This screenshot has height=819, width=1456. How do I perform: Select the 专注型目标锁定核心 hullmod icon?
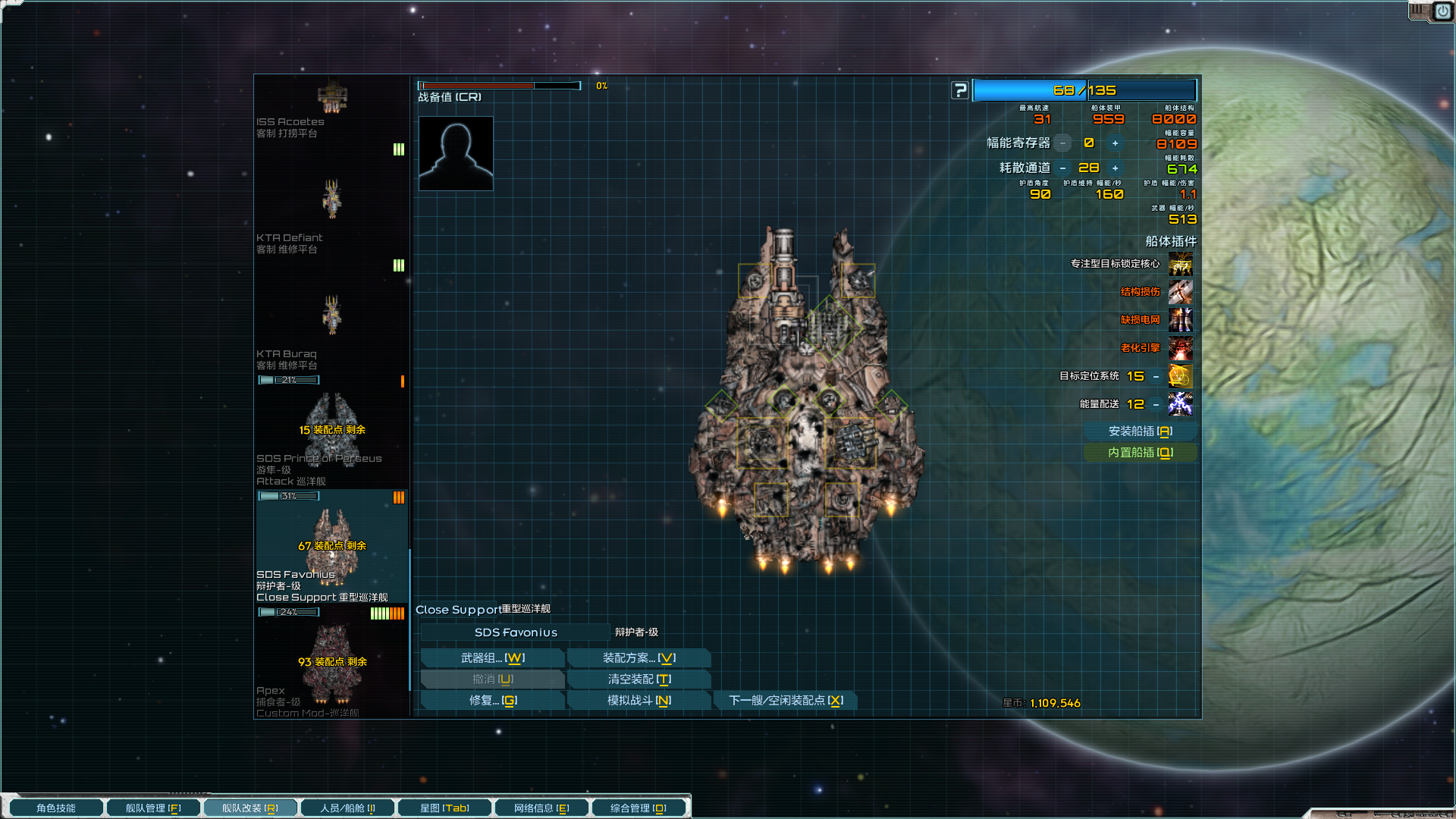tap(1180, 264)
